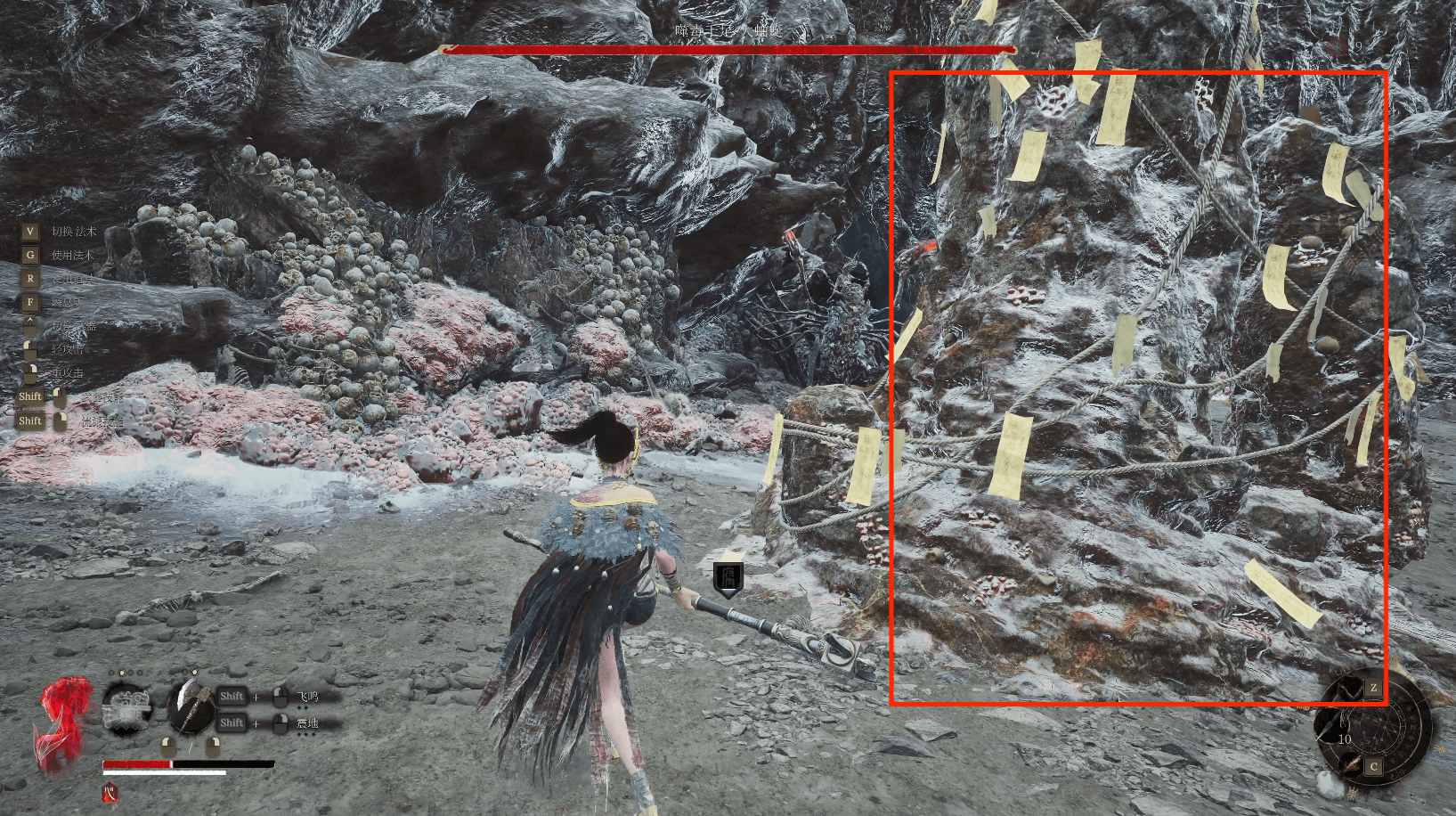
Task: Click the red flame character portrait
Action: coord(62,722)
